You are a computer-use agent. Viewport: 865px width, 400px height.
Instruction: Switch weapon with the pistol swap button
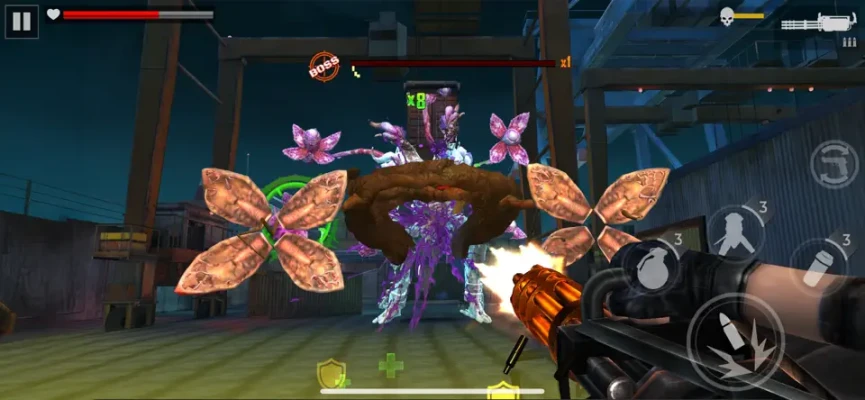click(834, 164)
